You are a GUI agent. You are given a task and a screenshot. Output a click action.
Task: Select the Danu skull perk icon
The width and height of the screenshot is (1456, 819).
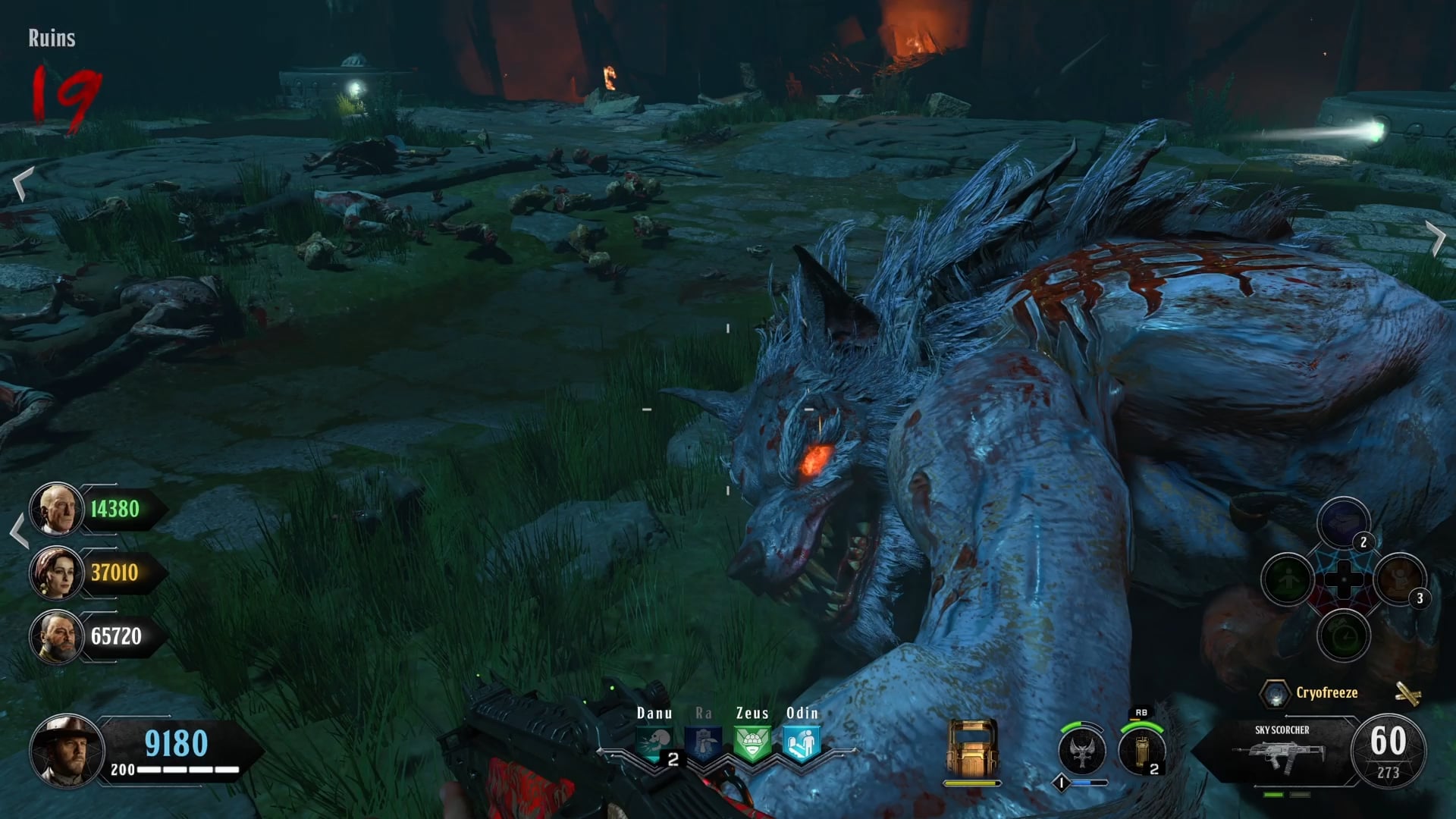[x=654, y=743]
